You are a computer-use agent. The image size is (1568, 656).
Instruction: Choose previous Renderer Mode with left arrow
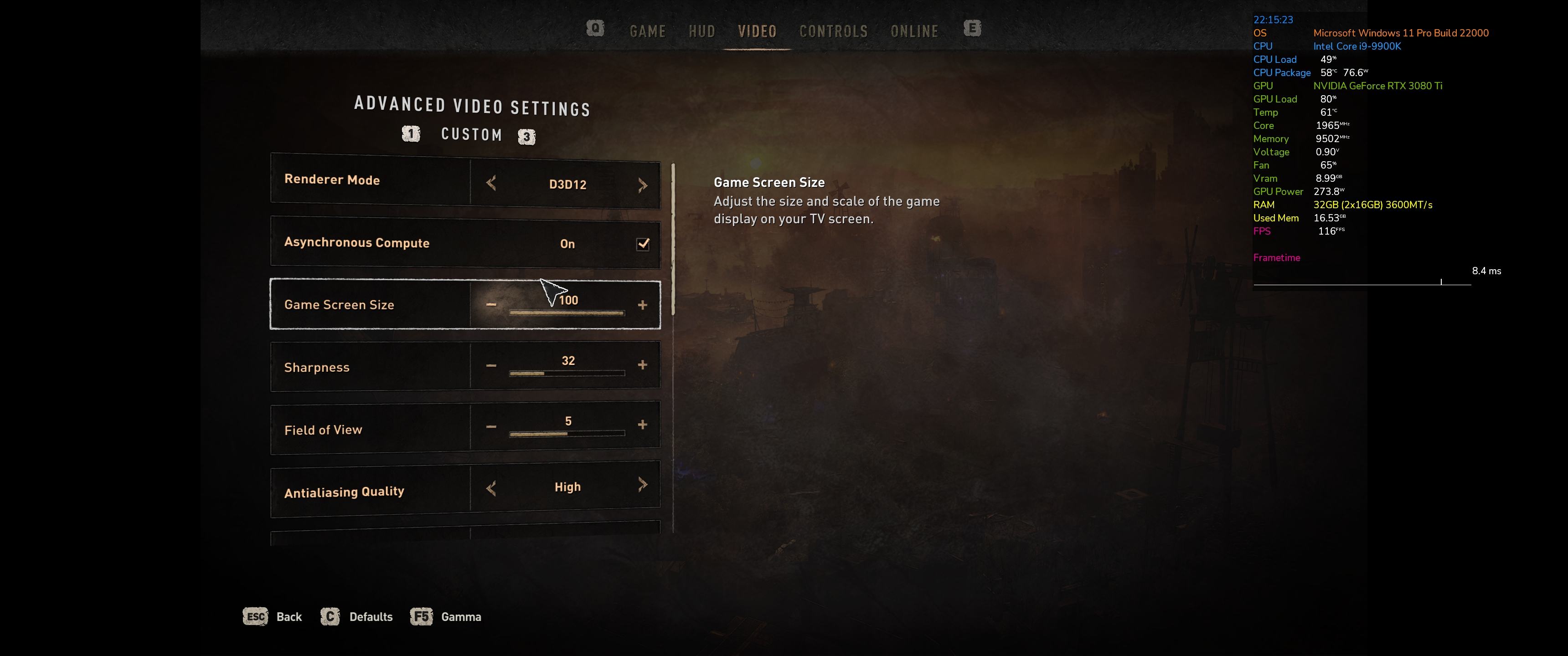click(x=491, y=183)
